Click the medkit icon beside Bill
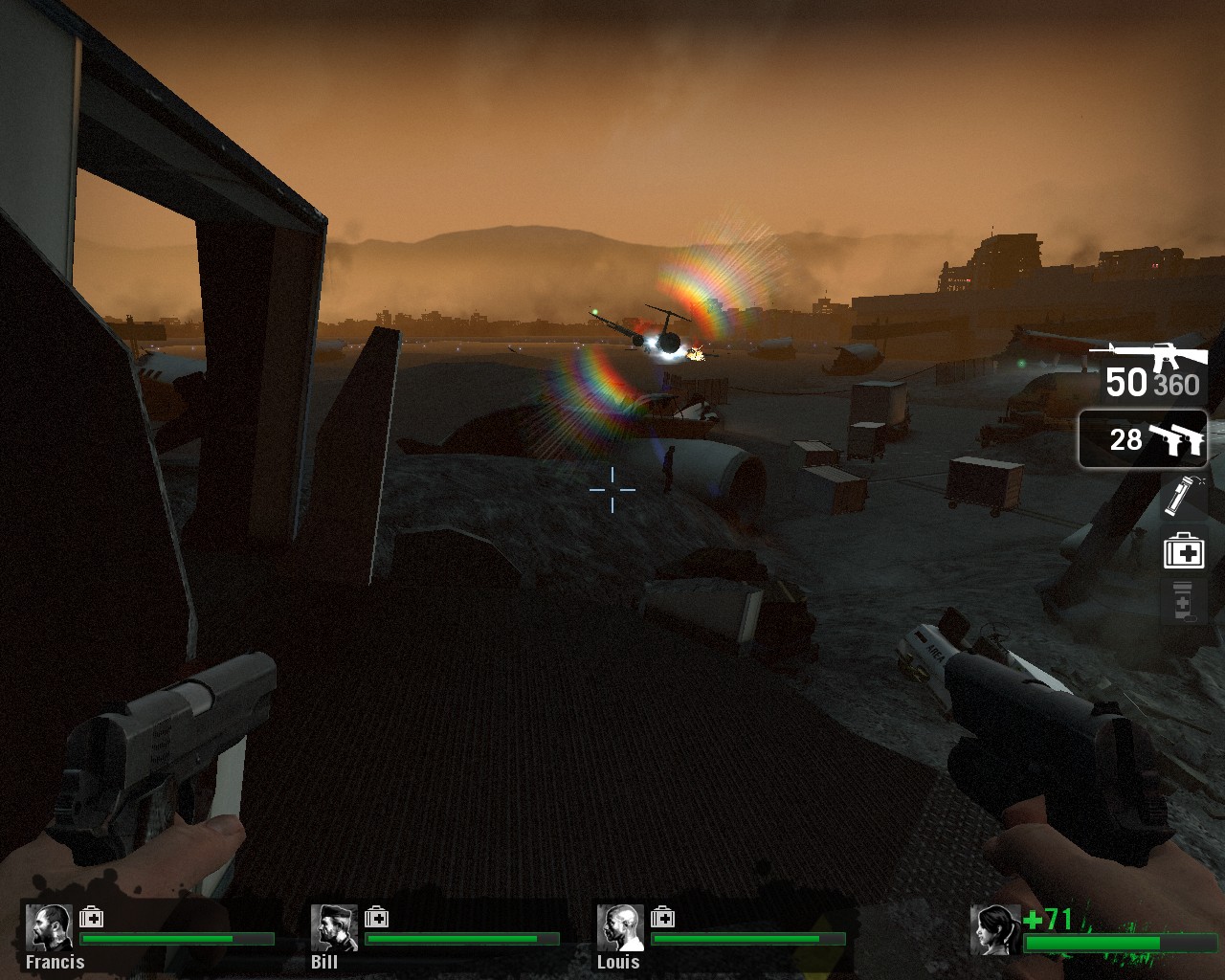The image size is (1225, 980). [376, 918]
